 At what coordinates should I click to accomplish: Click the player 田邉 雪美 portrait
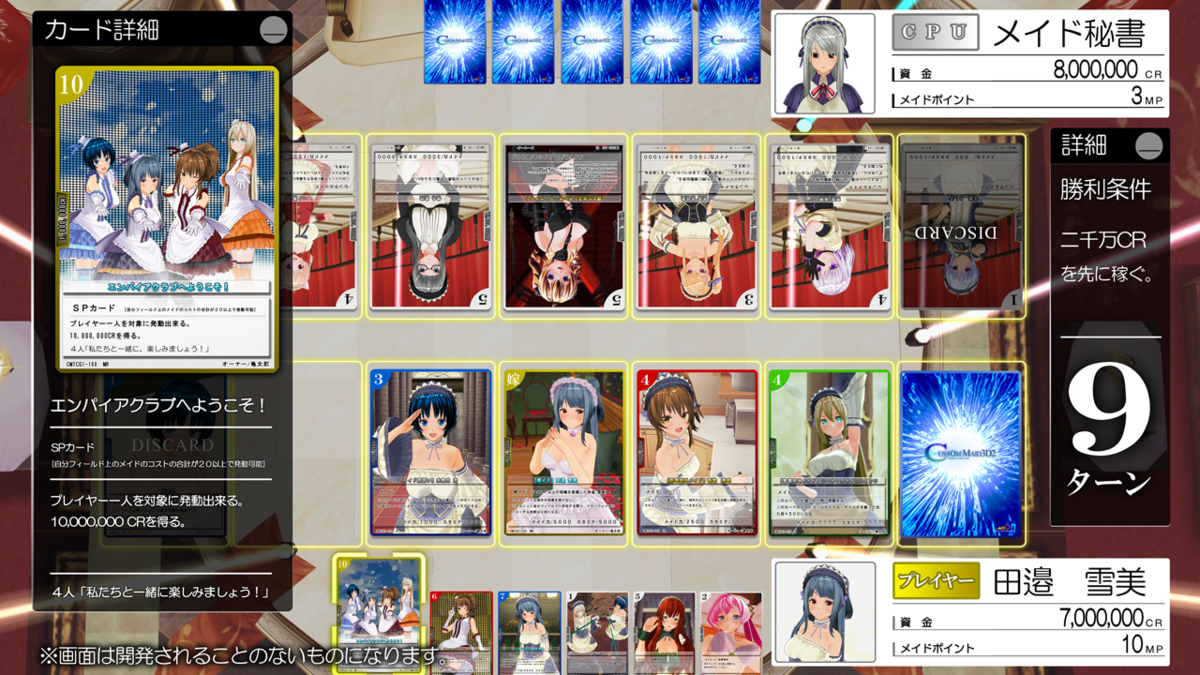(824, 612)
